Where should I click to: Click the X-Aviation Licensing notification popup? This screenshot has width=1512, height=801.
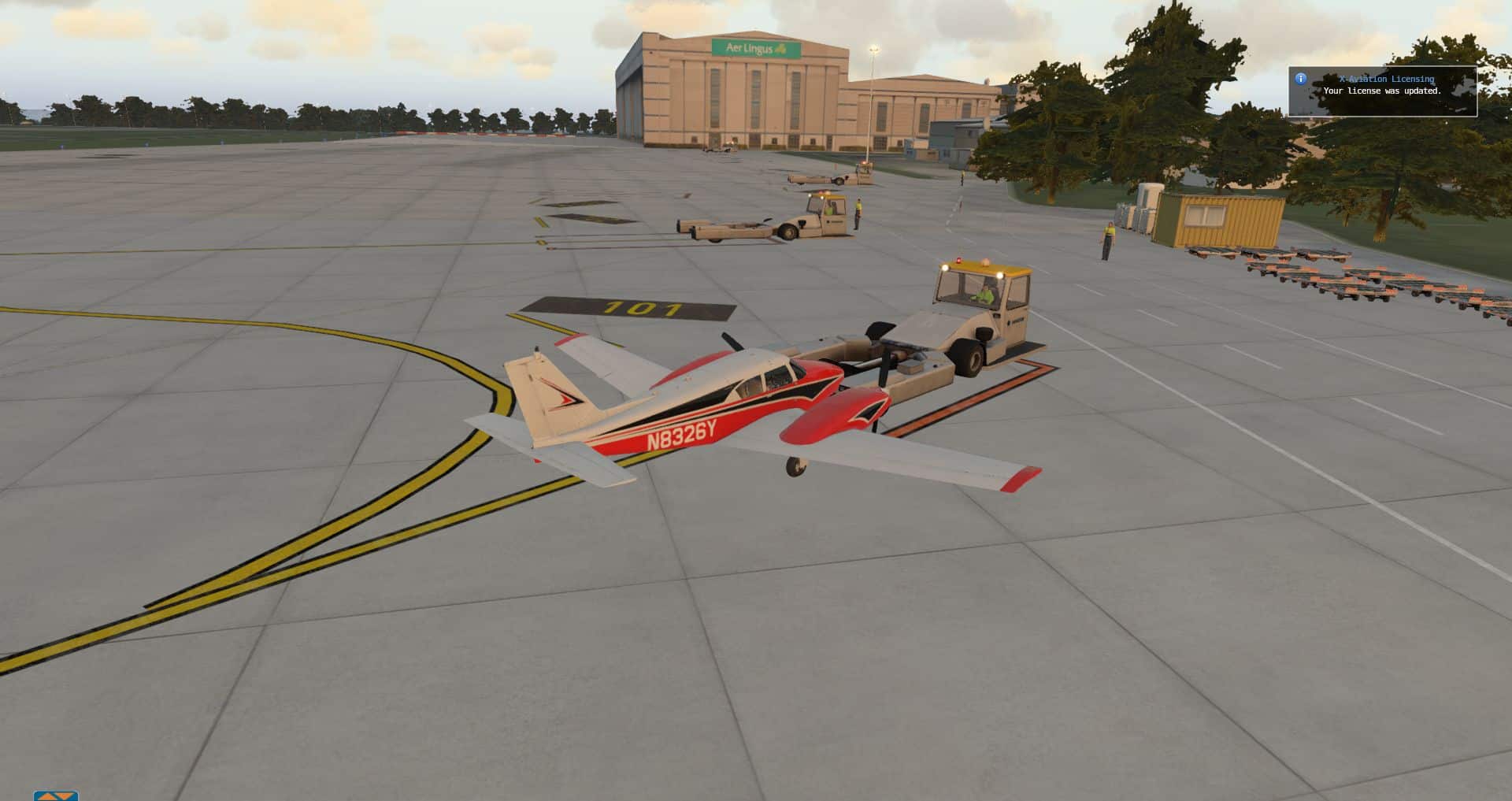coord(1382,91)
